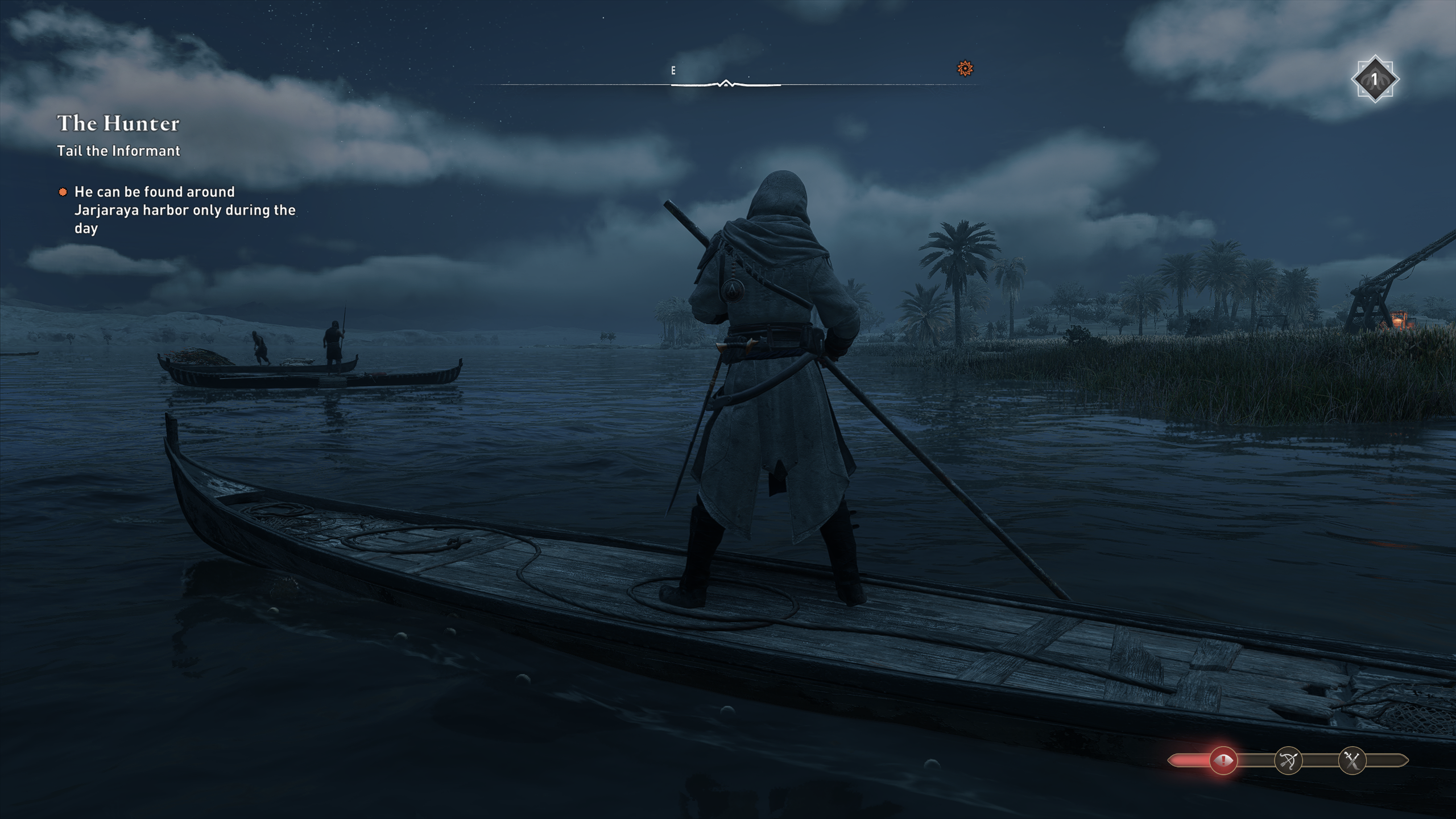
Task: Click the crossed swords notoriety icon
Action: (x=1352, y=760)
